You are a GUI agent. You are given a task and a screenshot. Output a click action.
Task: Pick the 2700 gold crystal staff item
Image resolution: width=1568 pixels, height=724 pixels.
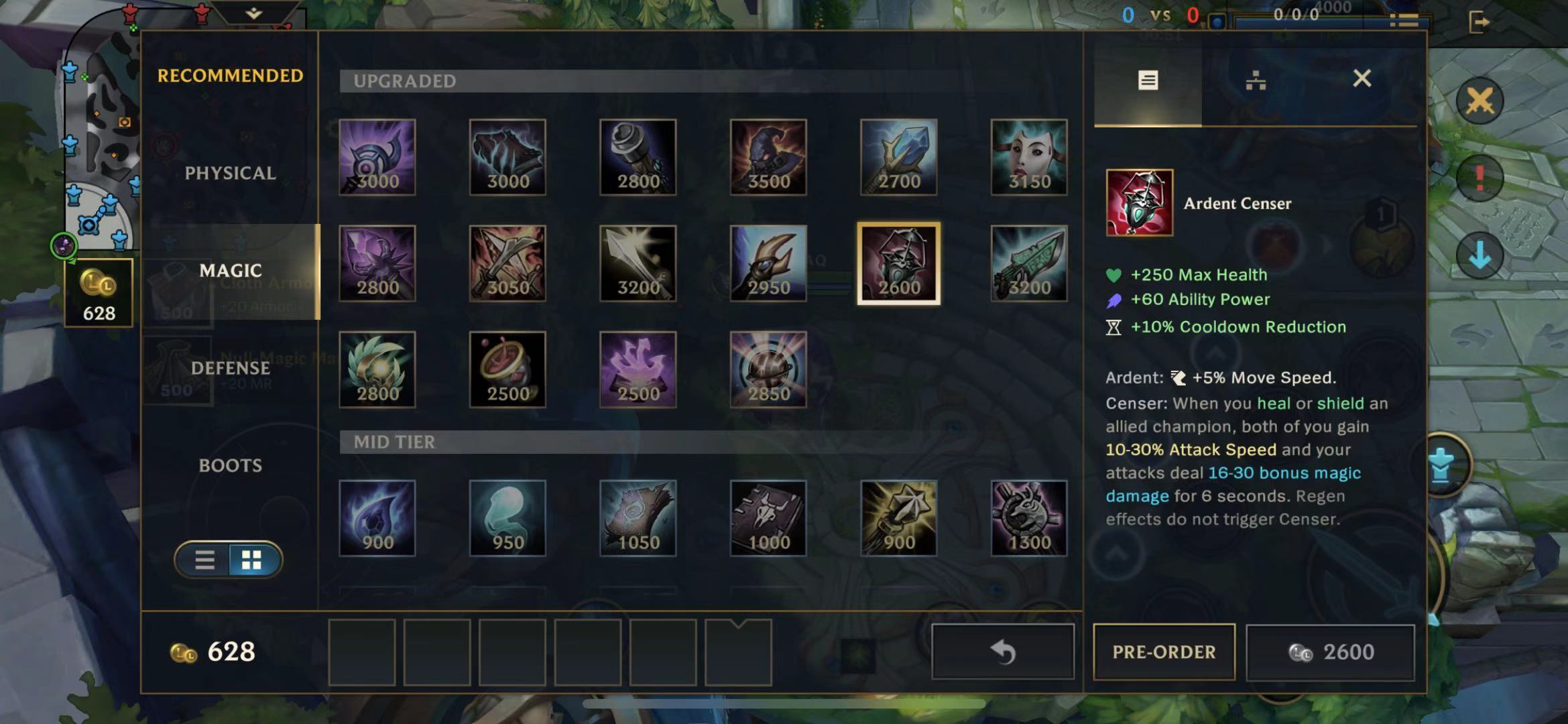tap(898, 158)
